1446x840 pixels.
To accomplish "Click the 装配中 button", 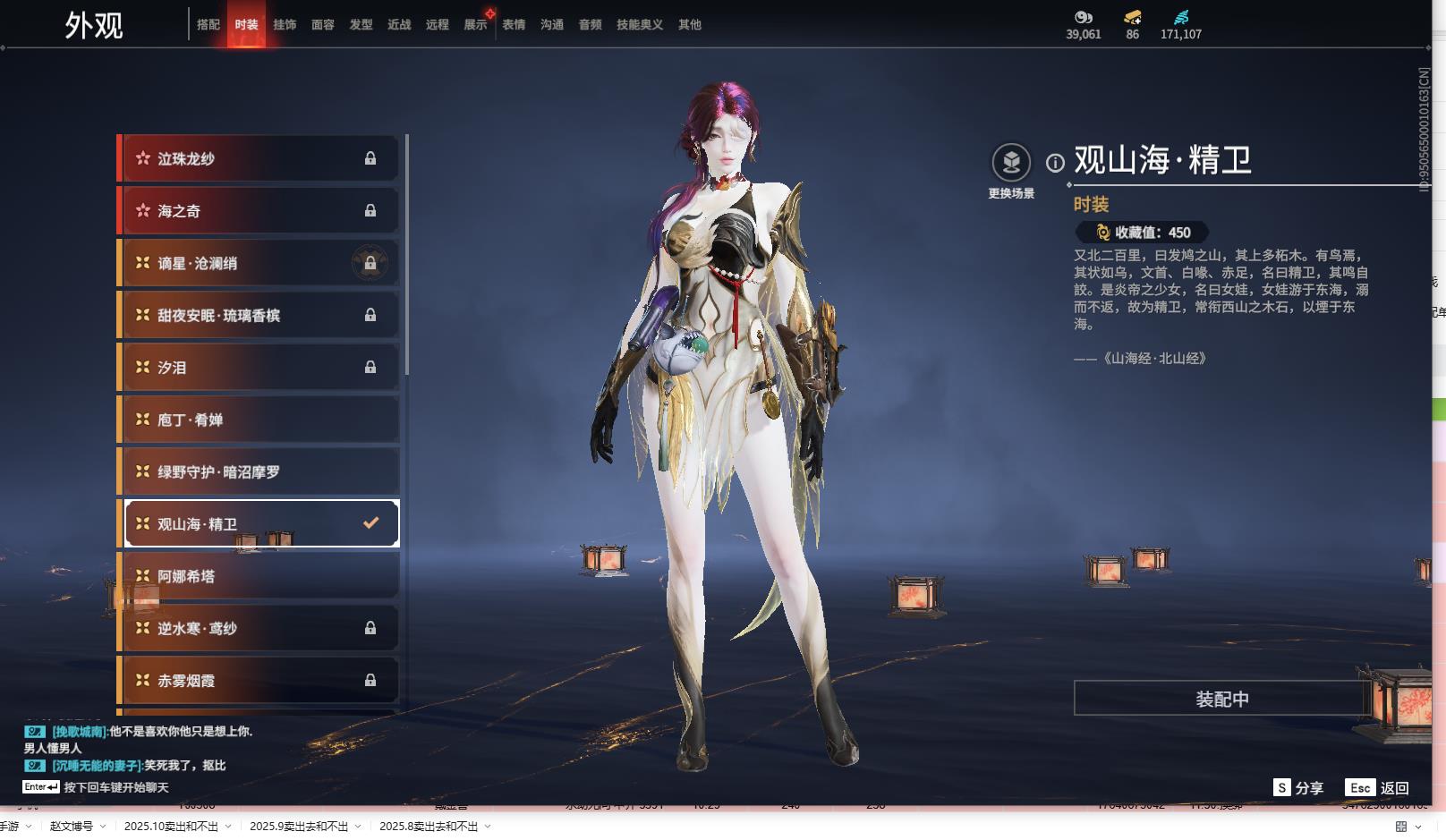I will tap(1221, 699).
